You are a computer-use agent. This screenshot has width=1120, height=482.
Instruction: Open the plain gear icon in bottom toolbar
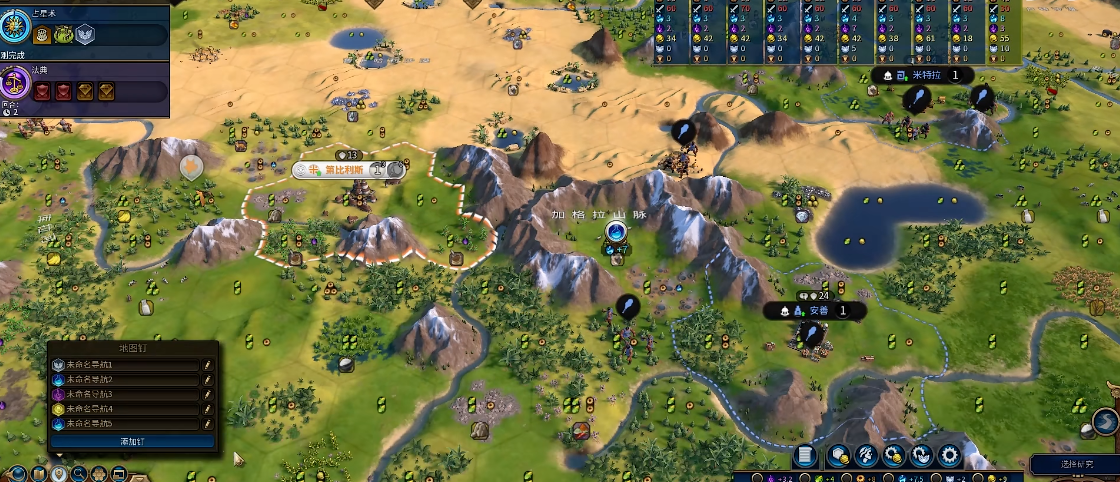(x=948, y=456)
